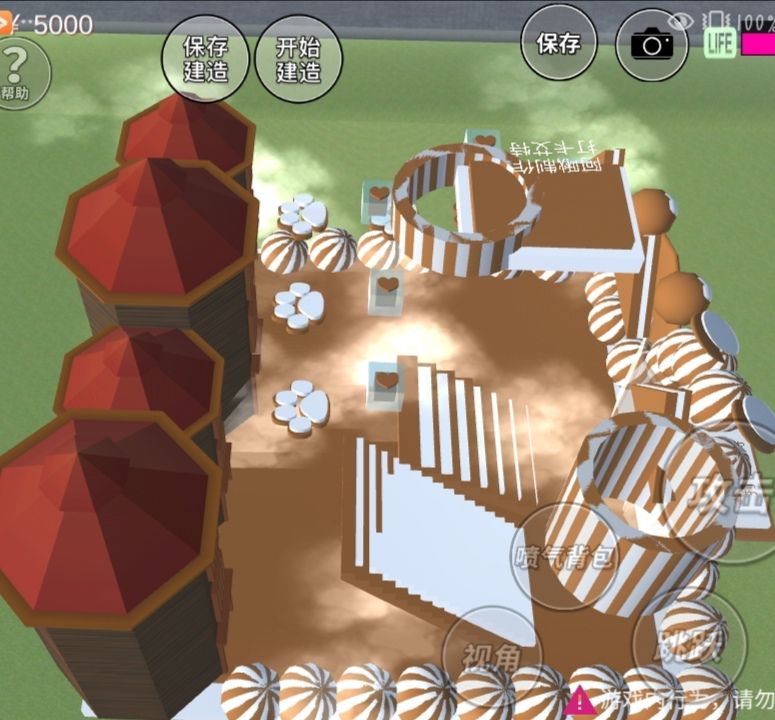
Task: Toggle the eye visibility icon
Action: [x=681, y=19]
